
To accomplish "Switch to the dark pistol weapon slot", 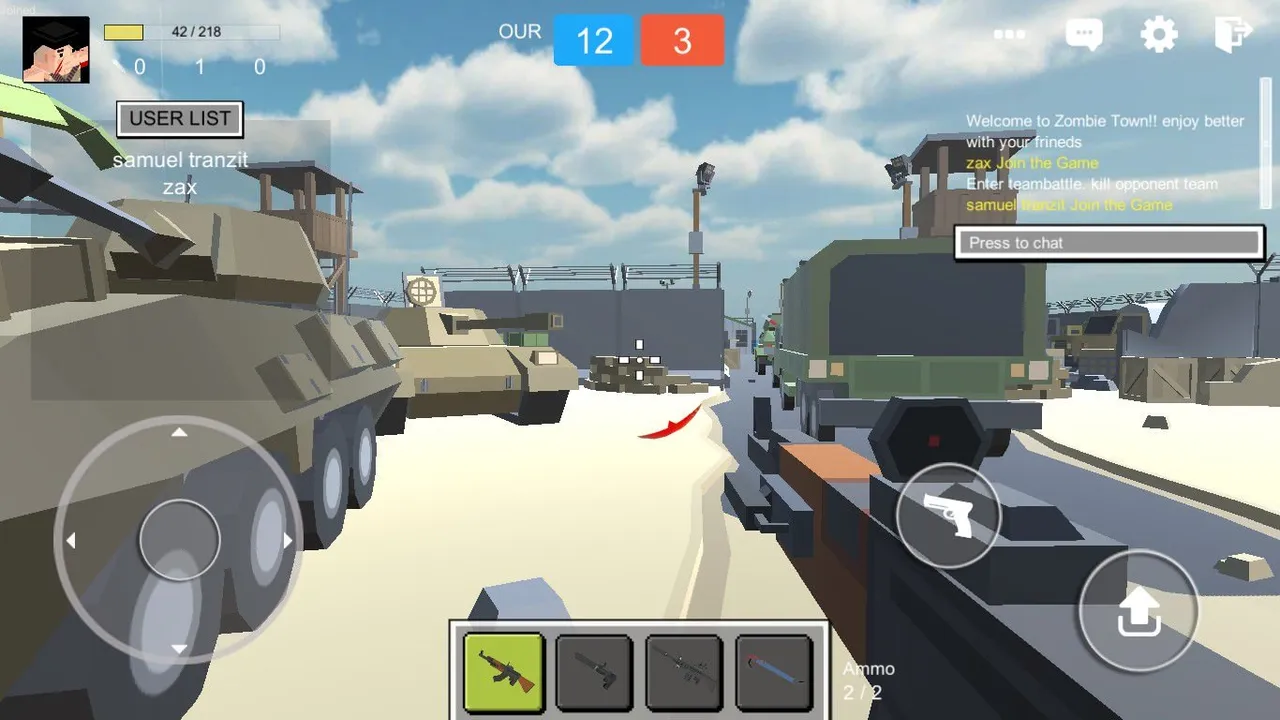I will [594, 672].
